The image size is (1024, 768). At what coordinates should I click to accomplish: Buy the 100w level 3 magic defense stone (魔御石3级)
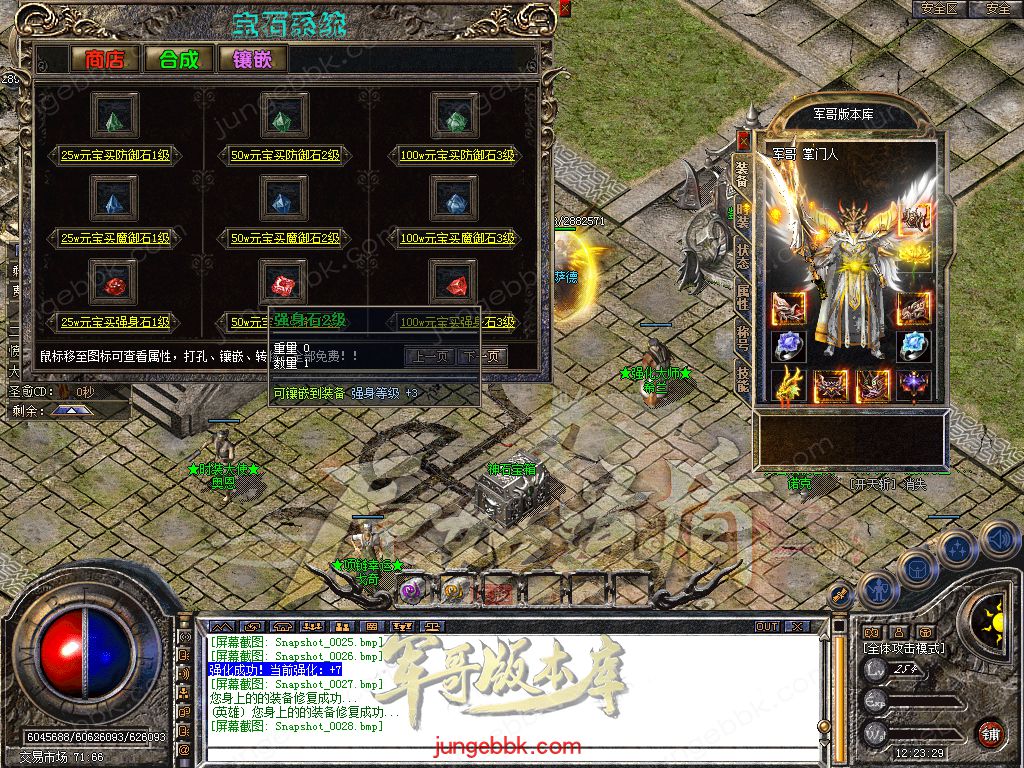pos(457,238)
